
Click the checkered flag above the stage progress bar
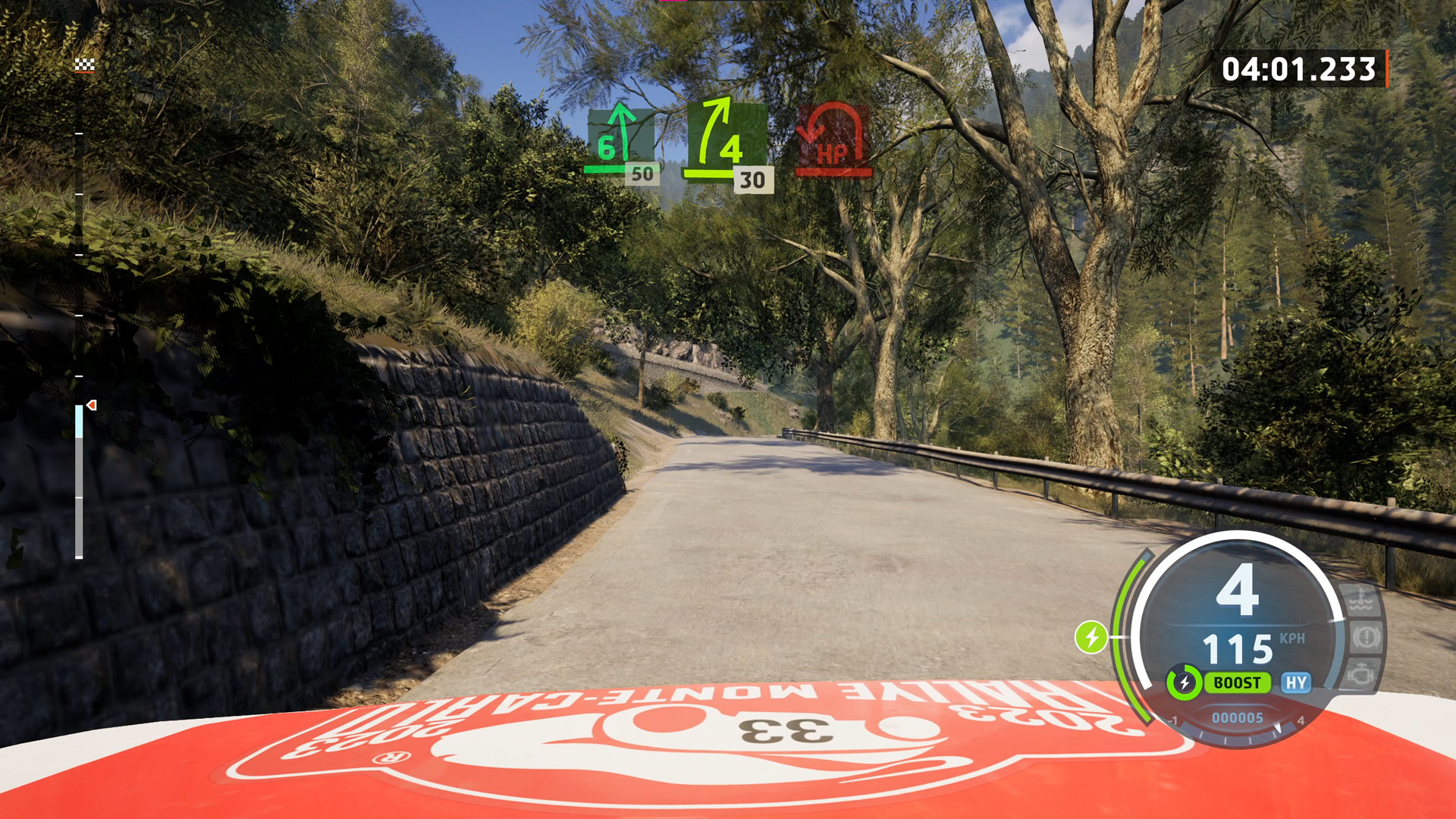click(84, 65)
